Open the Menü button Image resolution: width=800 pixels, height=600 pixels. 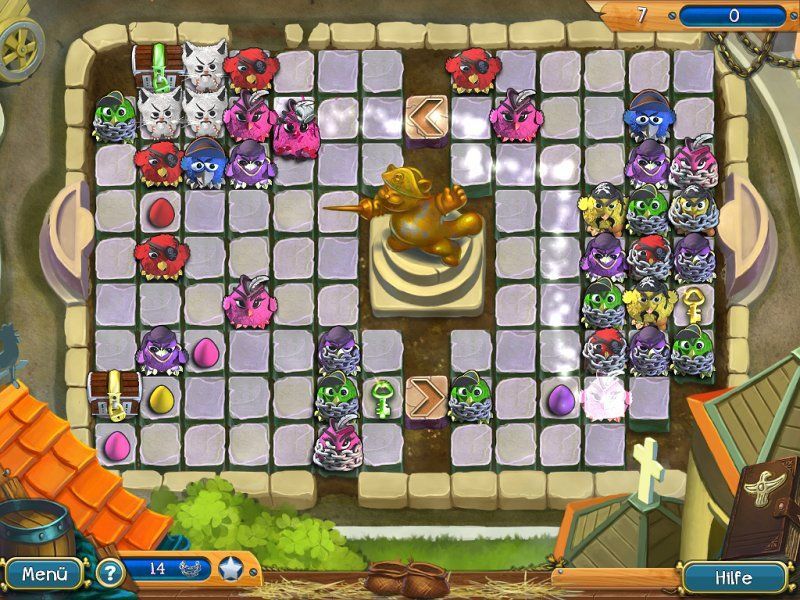click(x=43, y=574)
